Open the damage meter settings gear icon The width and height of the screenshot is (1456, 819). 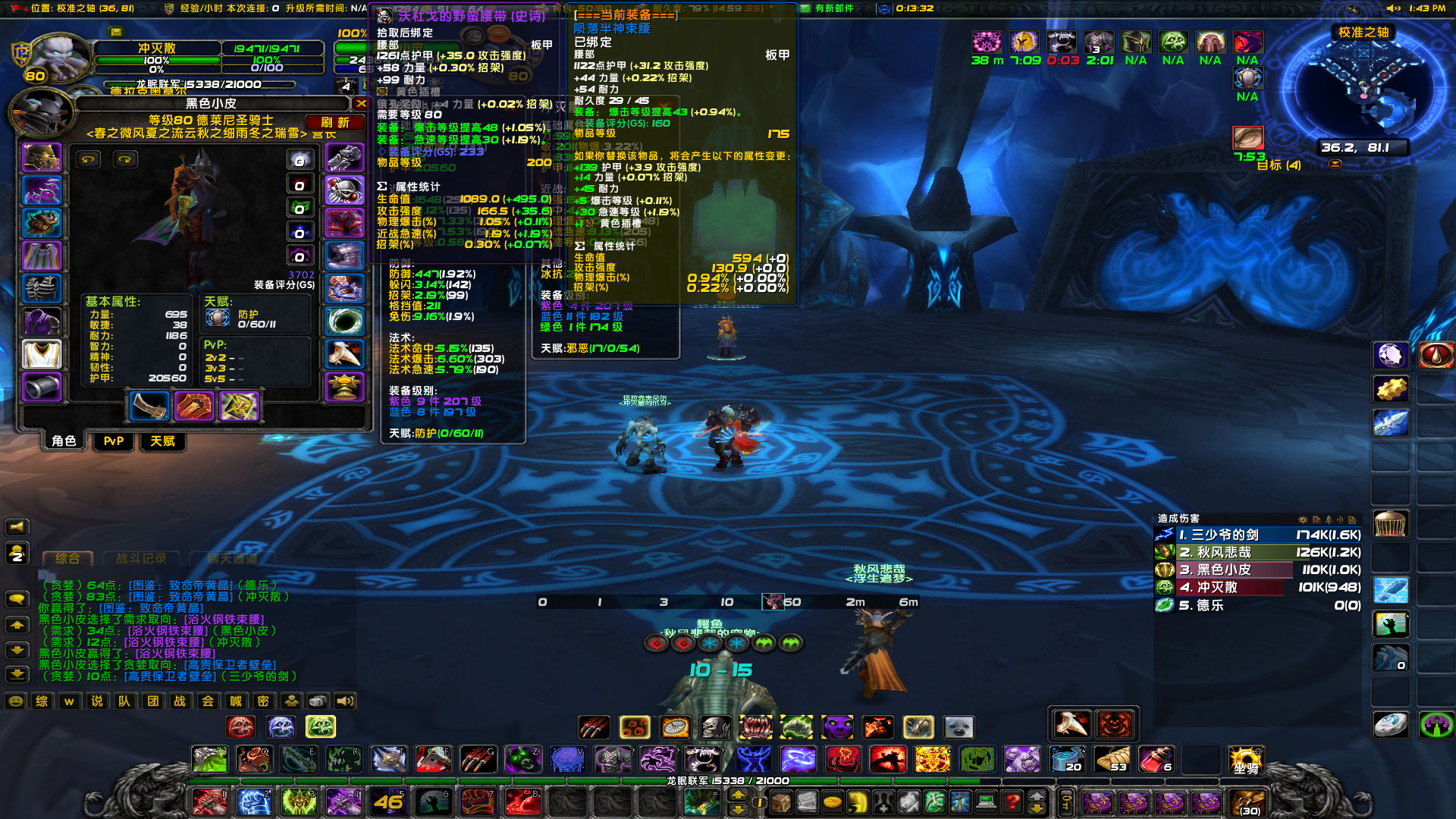pyautogui.click(x=1303, y=519)
